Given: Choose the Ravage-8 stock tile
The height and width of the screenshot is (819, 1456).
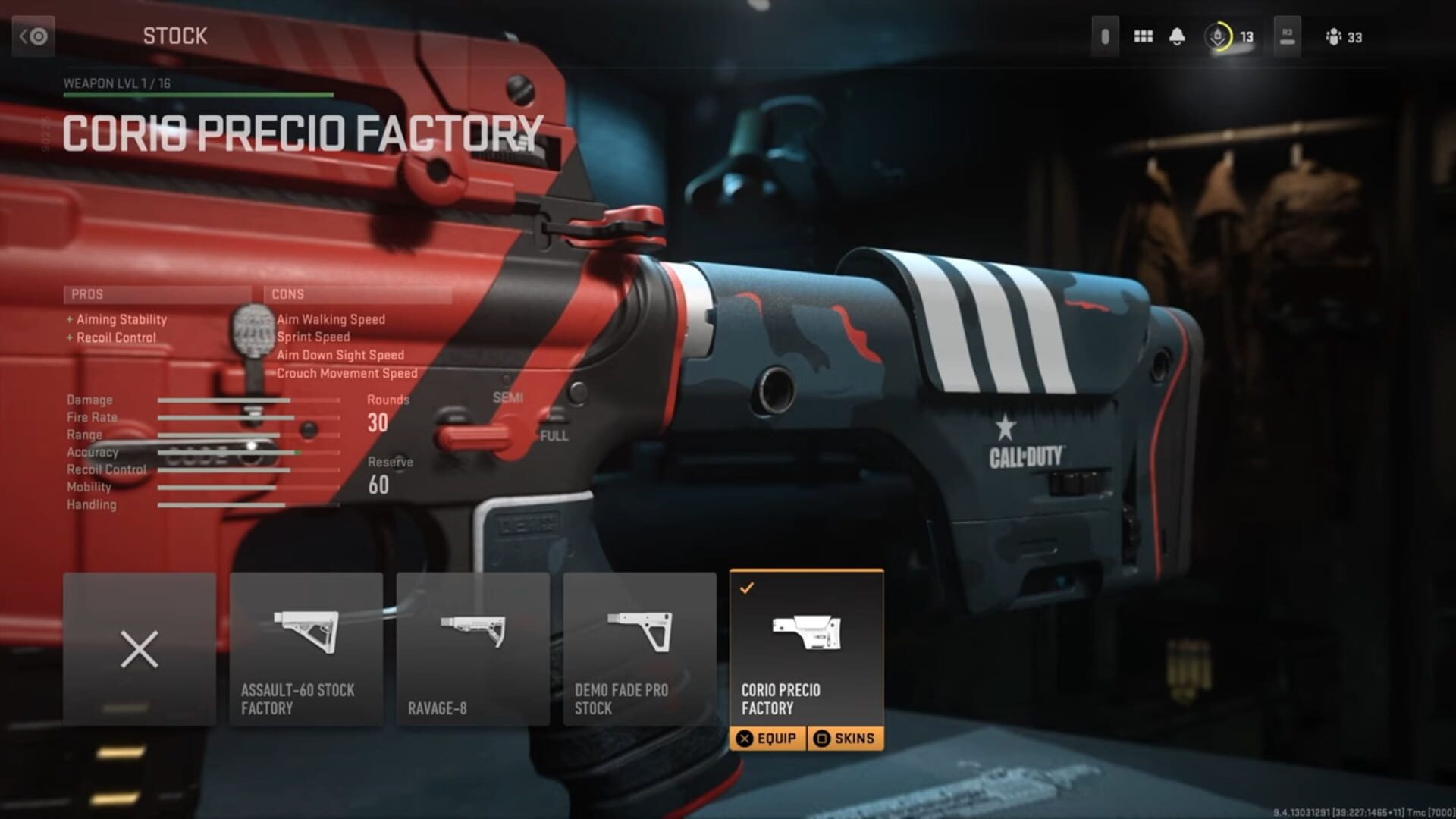Looking at the screenshot, I should pyautogui.click(x=473, y=649).
